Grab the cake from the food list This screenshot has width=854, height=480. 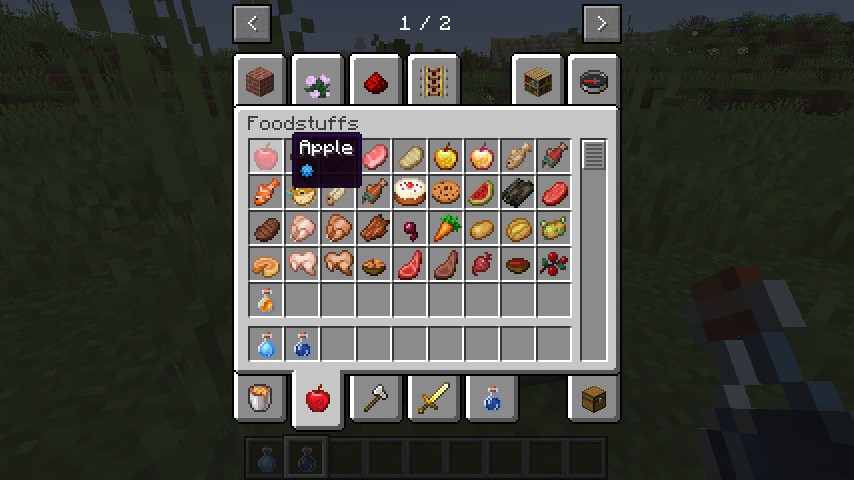click(x=410, y=193)
